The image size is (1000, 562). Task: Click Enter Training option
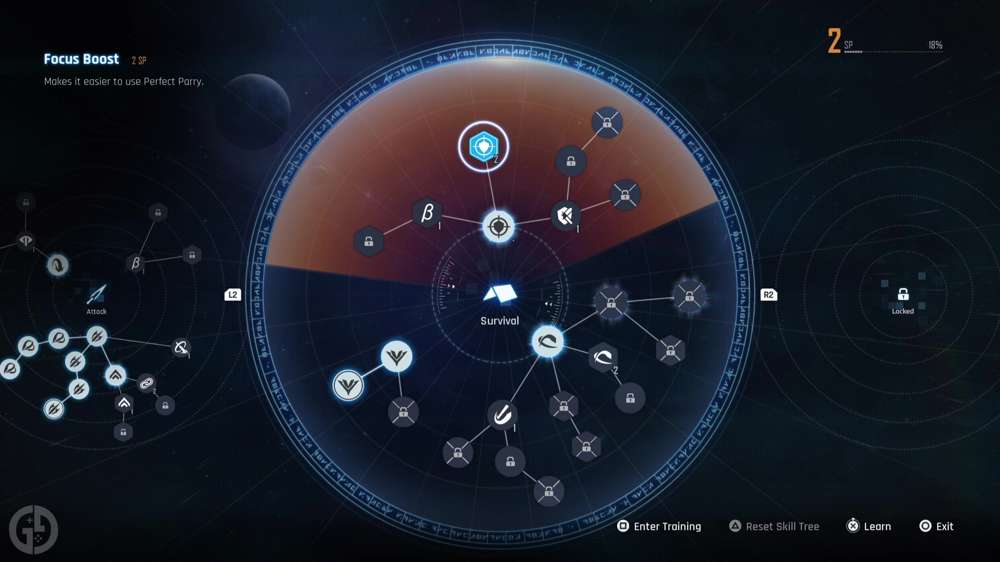pyautogui.click(x=659, y=526)
